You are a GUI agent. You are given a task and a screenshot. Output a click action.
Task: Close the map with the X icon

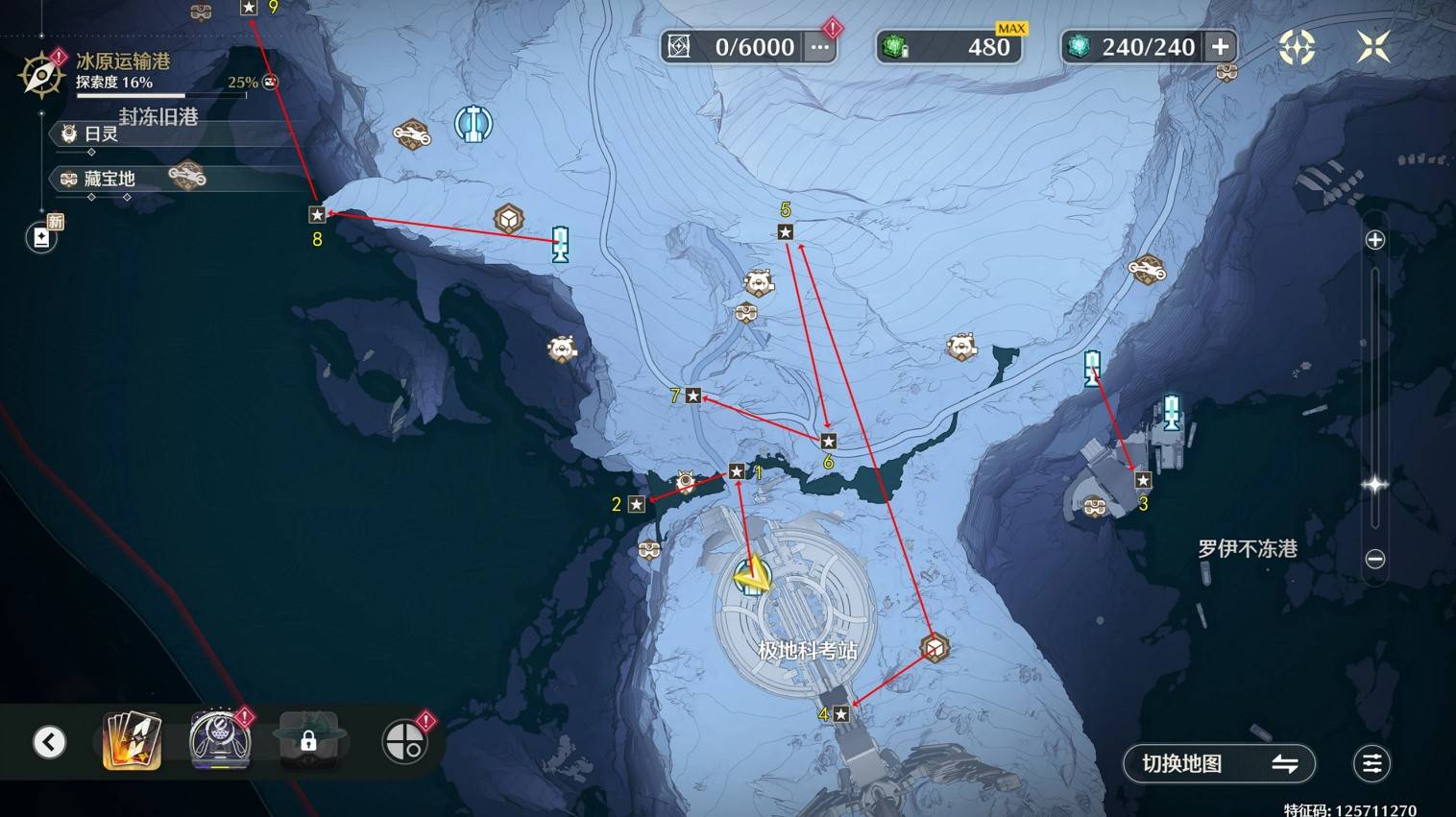pos(1372,46)
